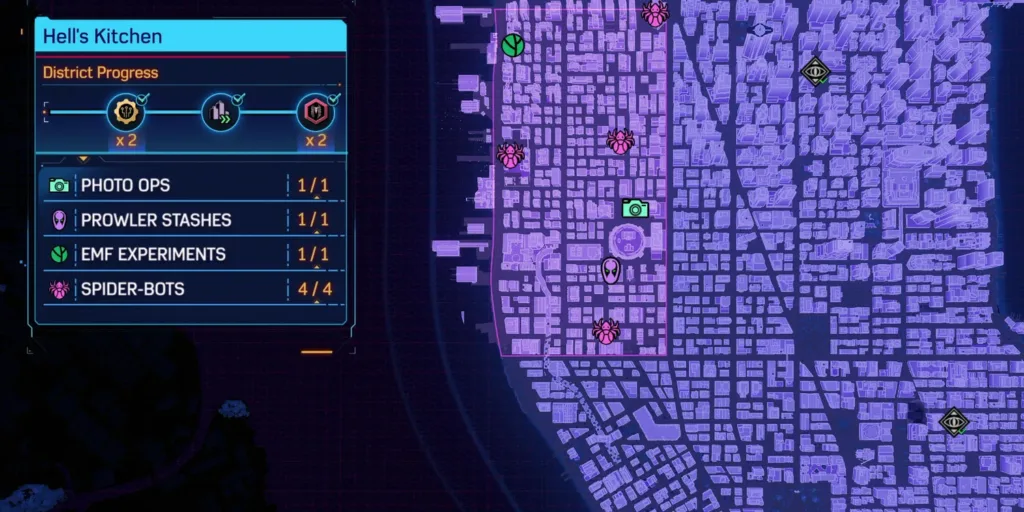Select the Prowler Stash mask map marker

pos(610,270)
